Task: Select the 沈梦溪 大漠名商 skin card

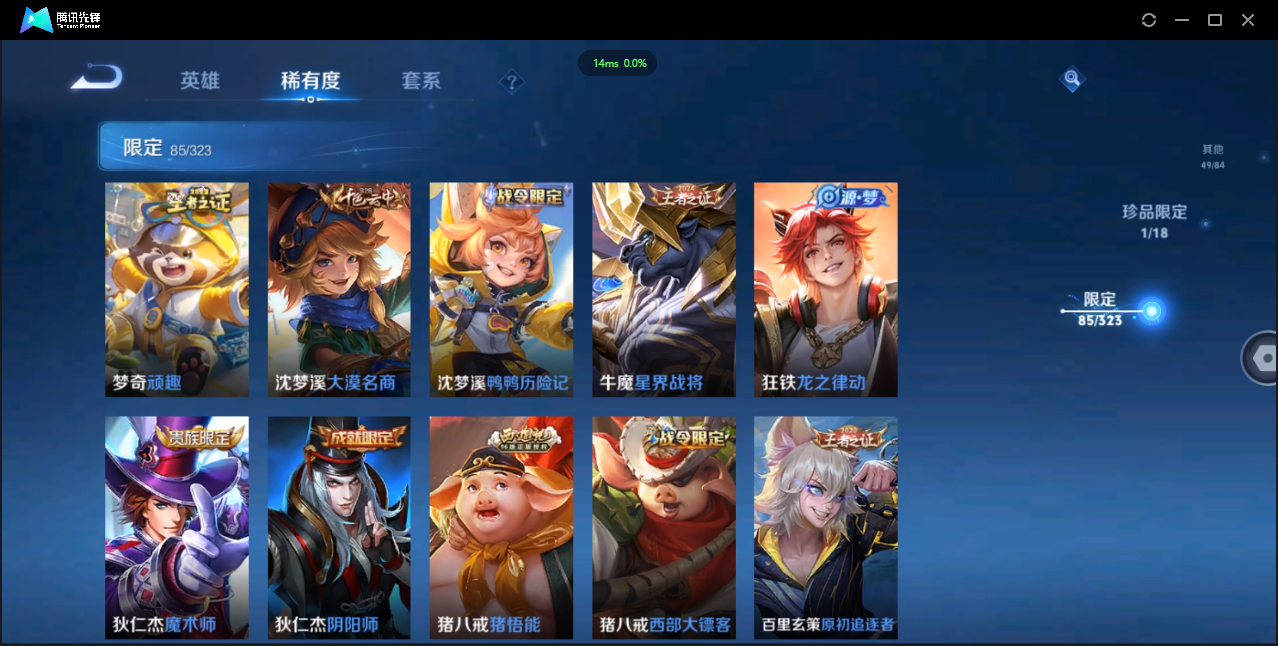Action: point(339,289)
